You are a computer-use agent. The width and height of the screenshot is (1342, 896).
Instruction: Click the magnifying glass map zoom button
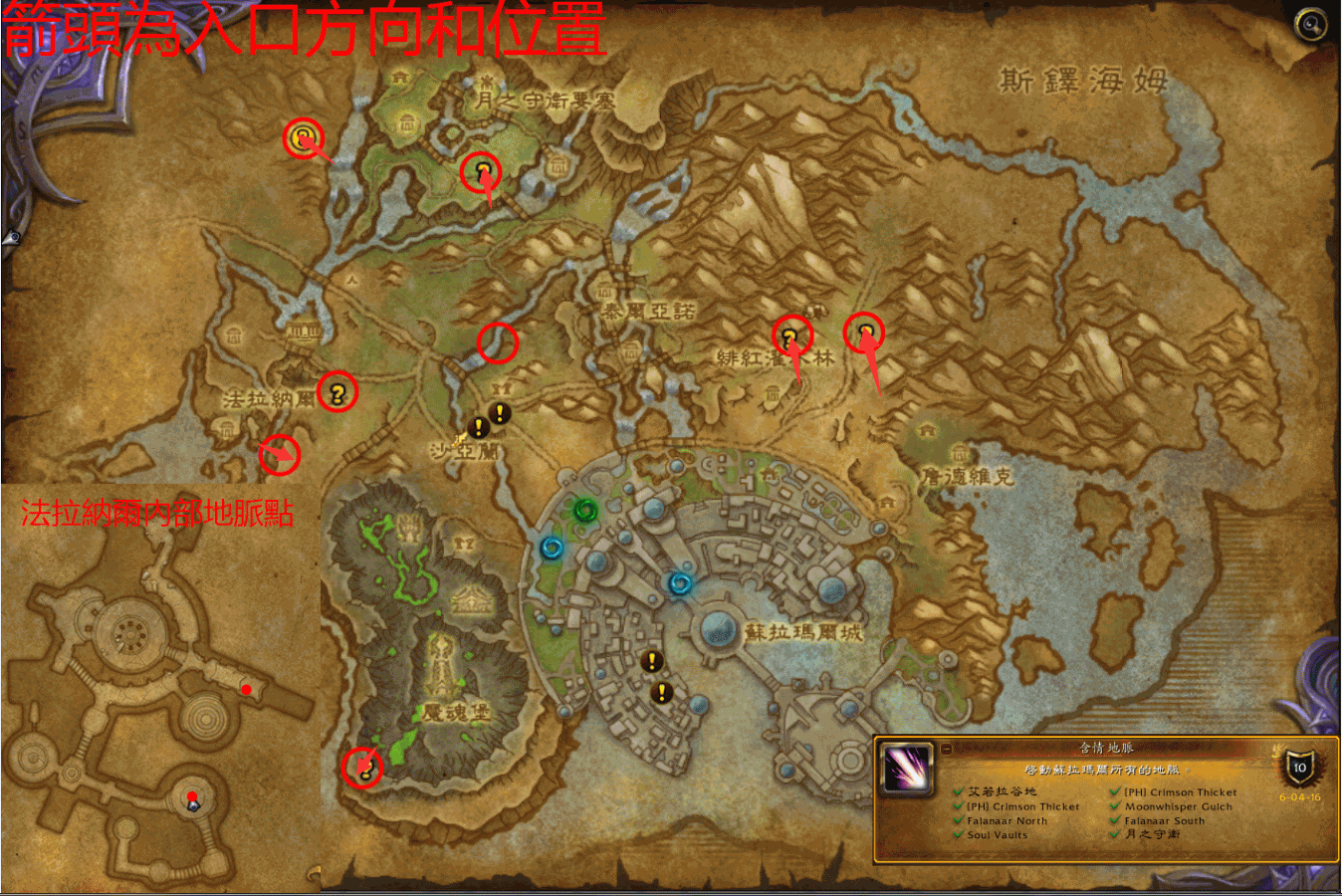point(1310,24)
